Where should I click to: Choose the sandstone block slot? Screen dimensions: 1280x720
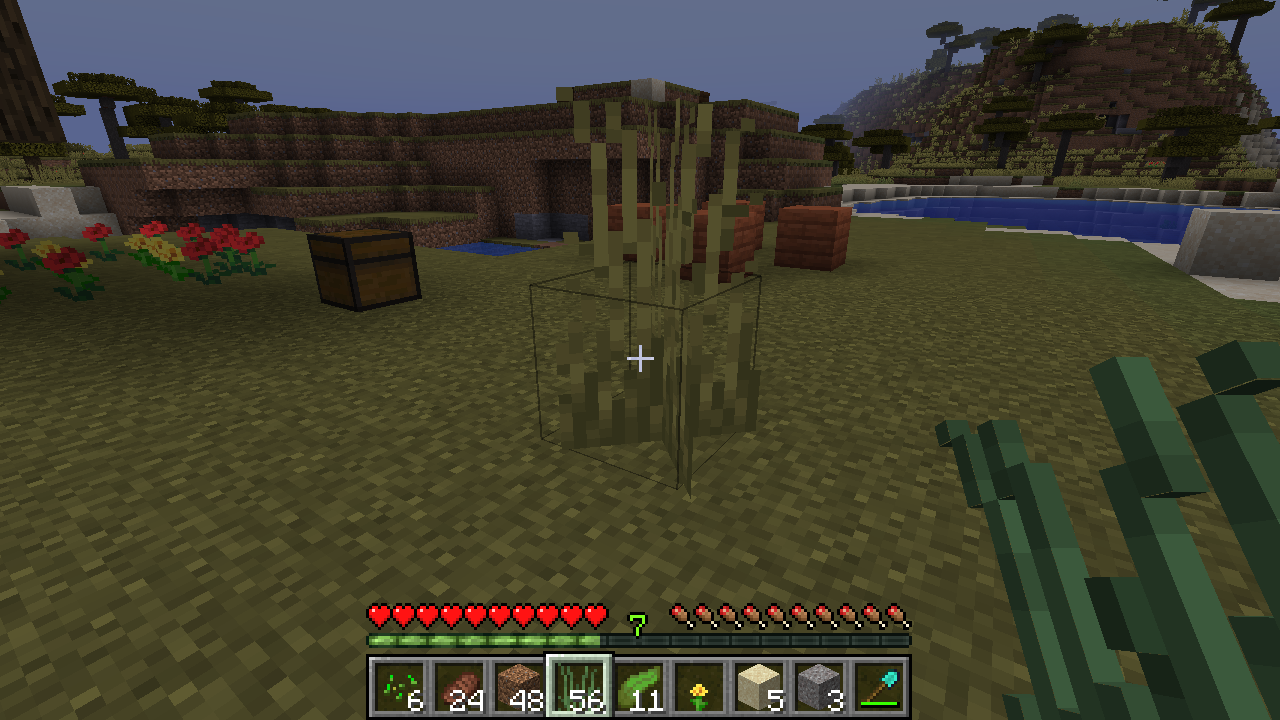click(x=759, y=687)
